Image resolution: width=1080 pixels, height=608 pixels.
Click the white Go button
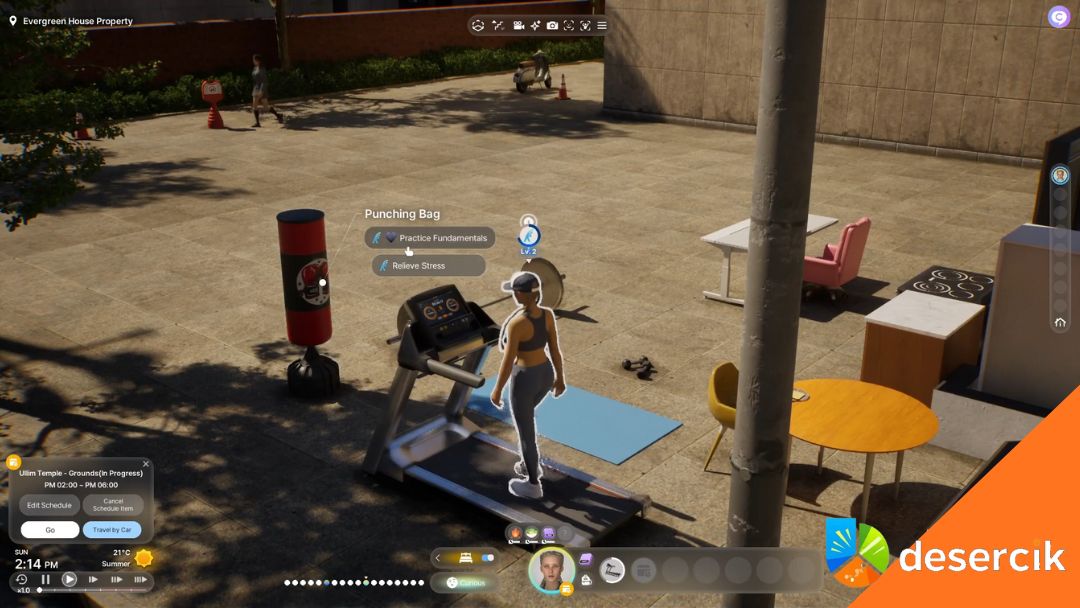click(x=49, y=530)
